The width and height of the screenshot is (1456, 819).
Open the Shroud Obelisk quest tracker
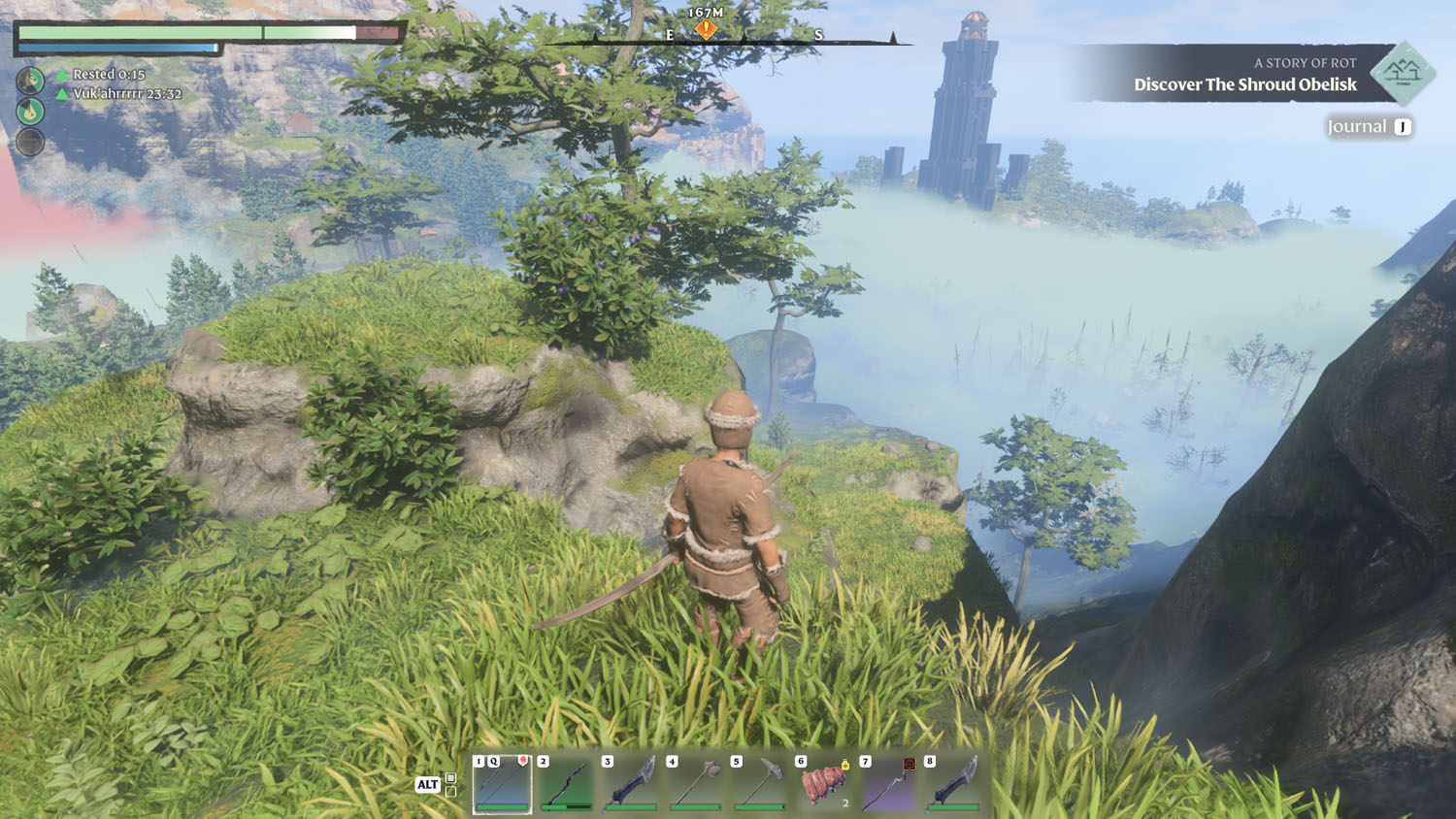click(x=1244, y=84)
